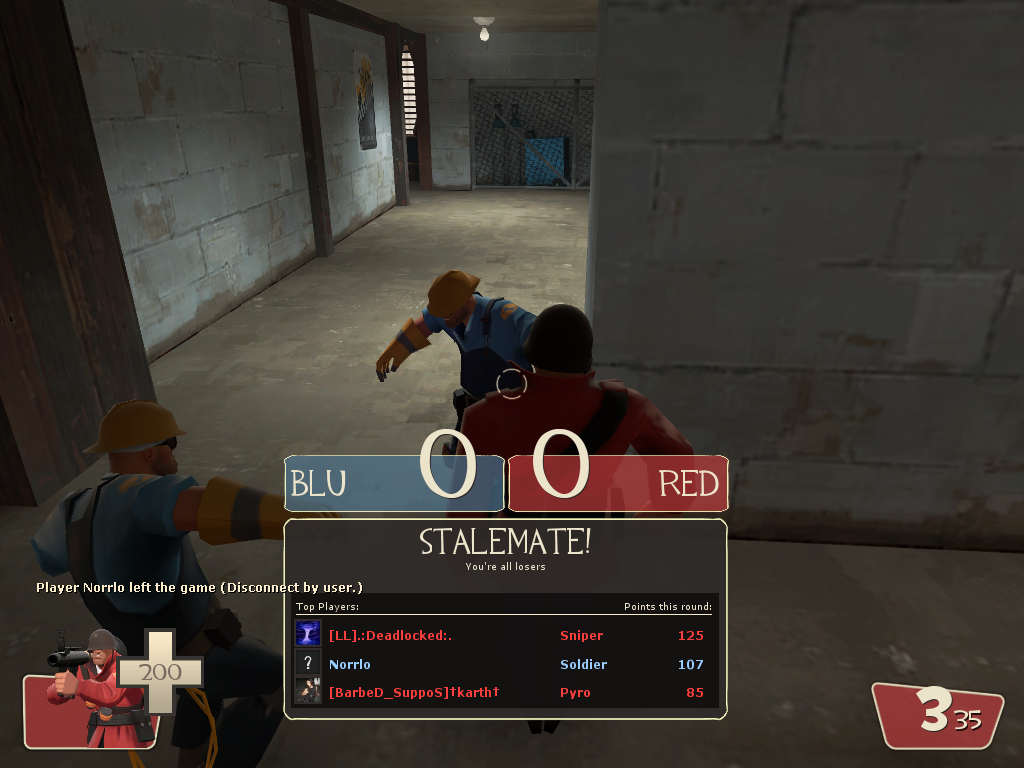Click karth's avatar thumbnail

tap(308, 691)
